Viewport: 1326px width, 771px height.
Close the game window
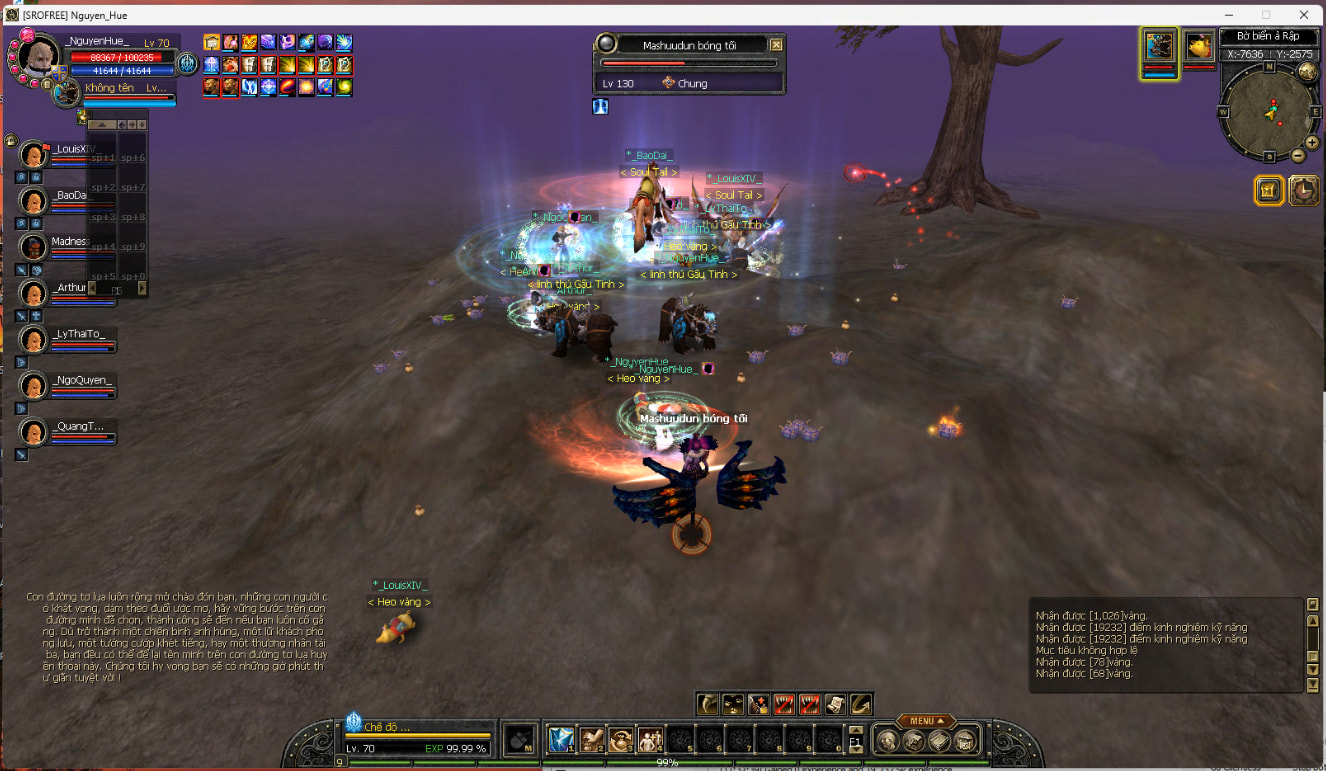pos(1303,14)
